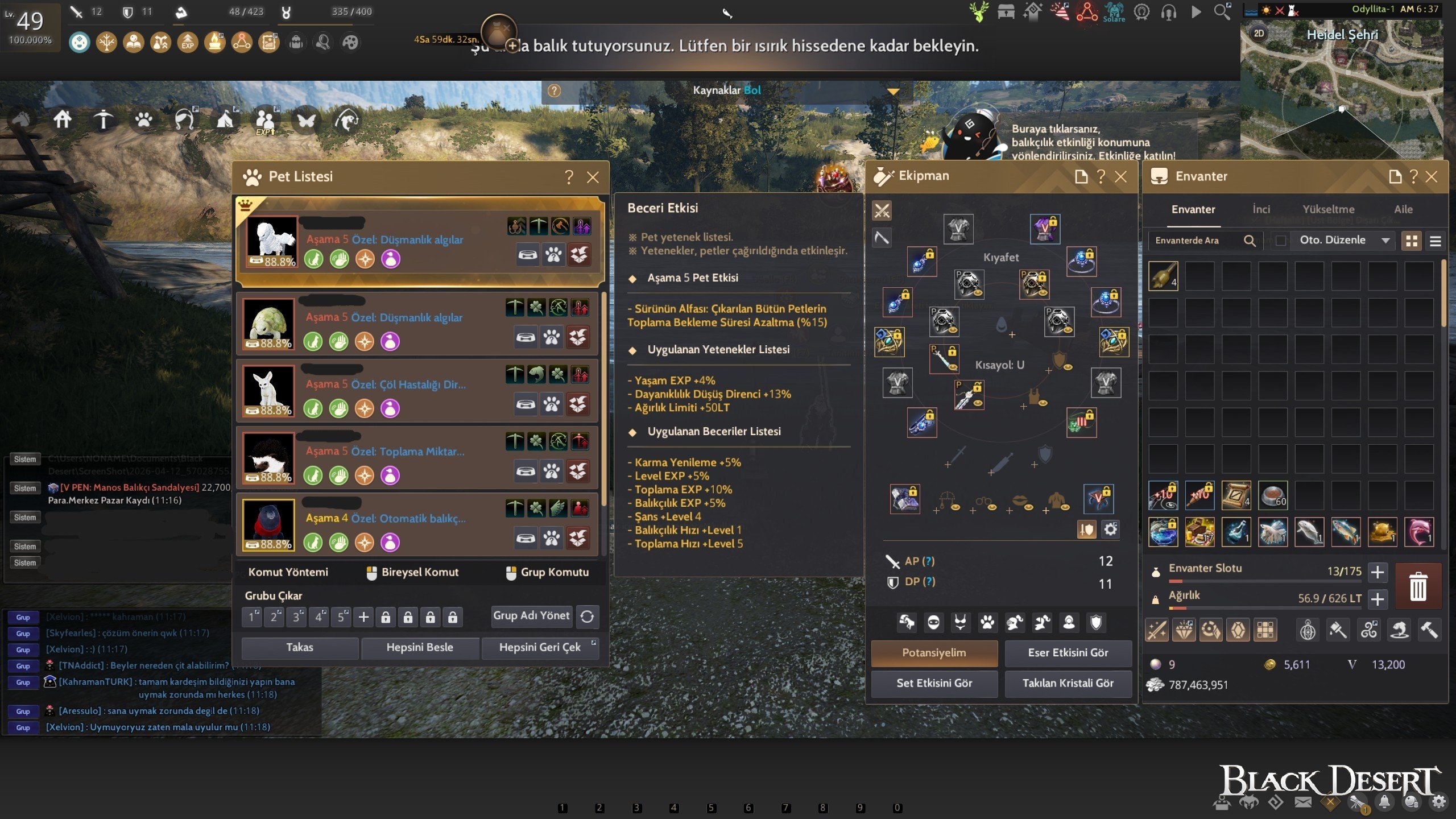Image resolution: width=1456 pixels, height=819 pixels.
Task: Show Set Etkisini Gör
Action: coord(934,683)
